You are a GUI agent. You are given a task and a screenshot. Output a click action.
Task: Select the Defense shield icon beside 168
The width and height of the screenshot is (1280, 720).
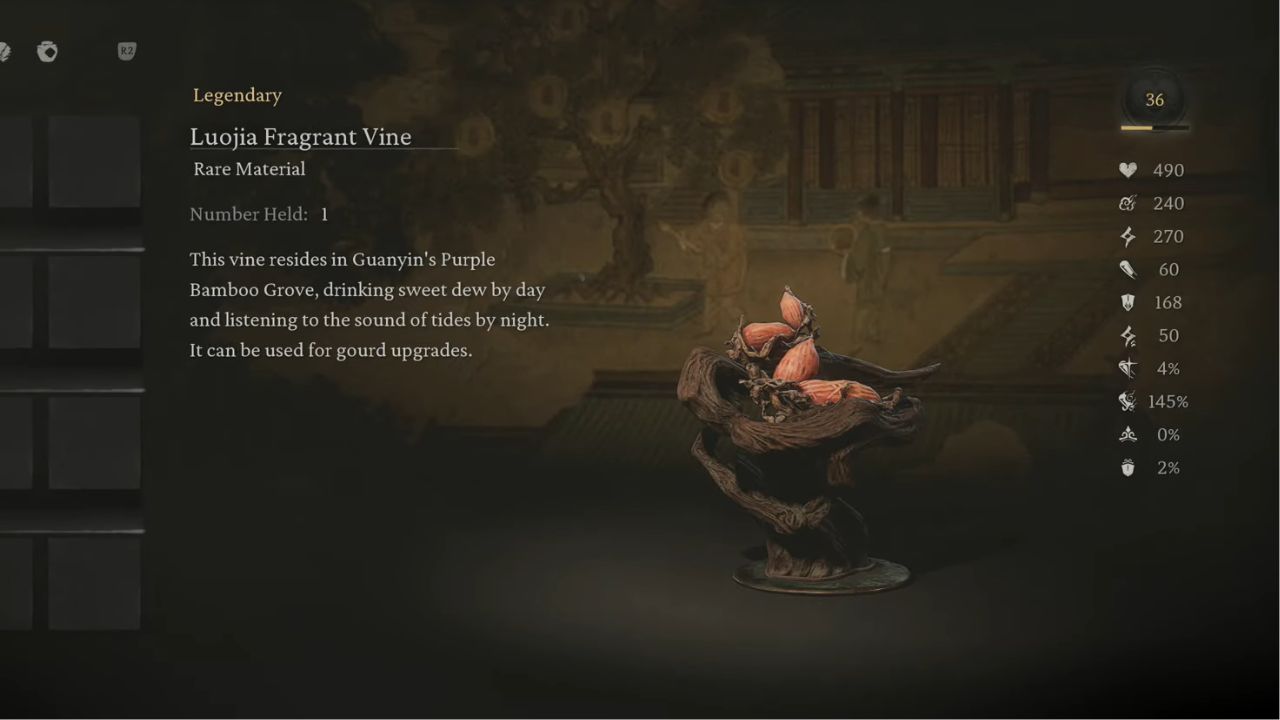[x=1128, y=302]
